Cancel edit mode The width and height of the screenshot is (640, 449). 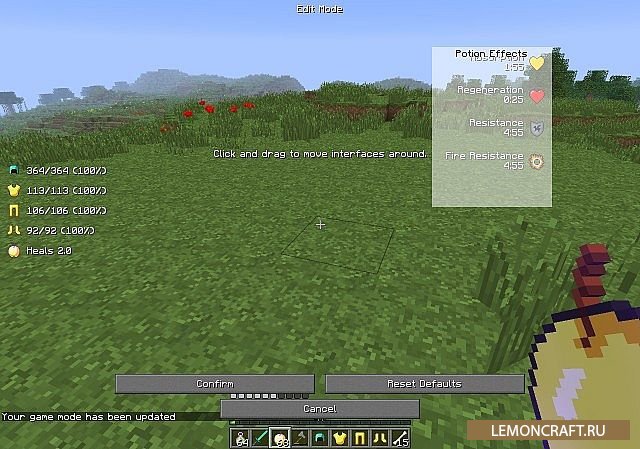click(319, 409)
